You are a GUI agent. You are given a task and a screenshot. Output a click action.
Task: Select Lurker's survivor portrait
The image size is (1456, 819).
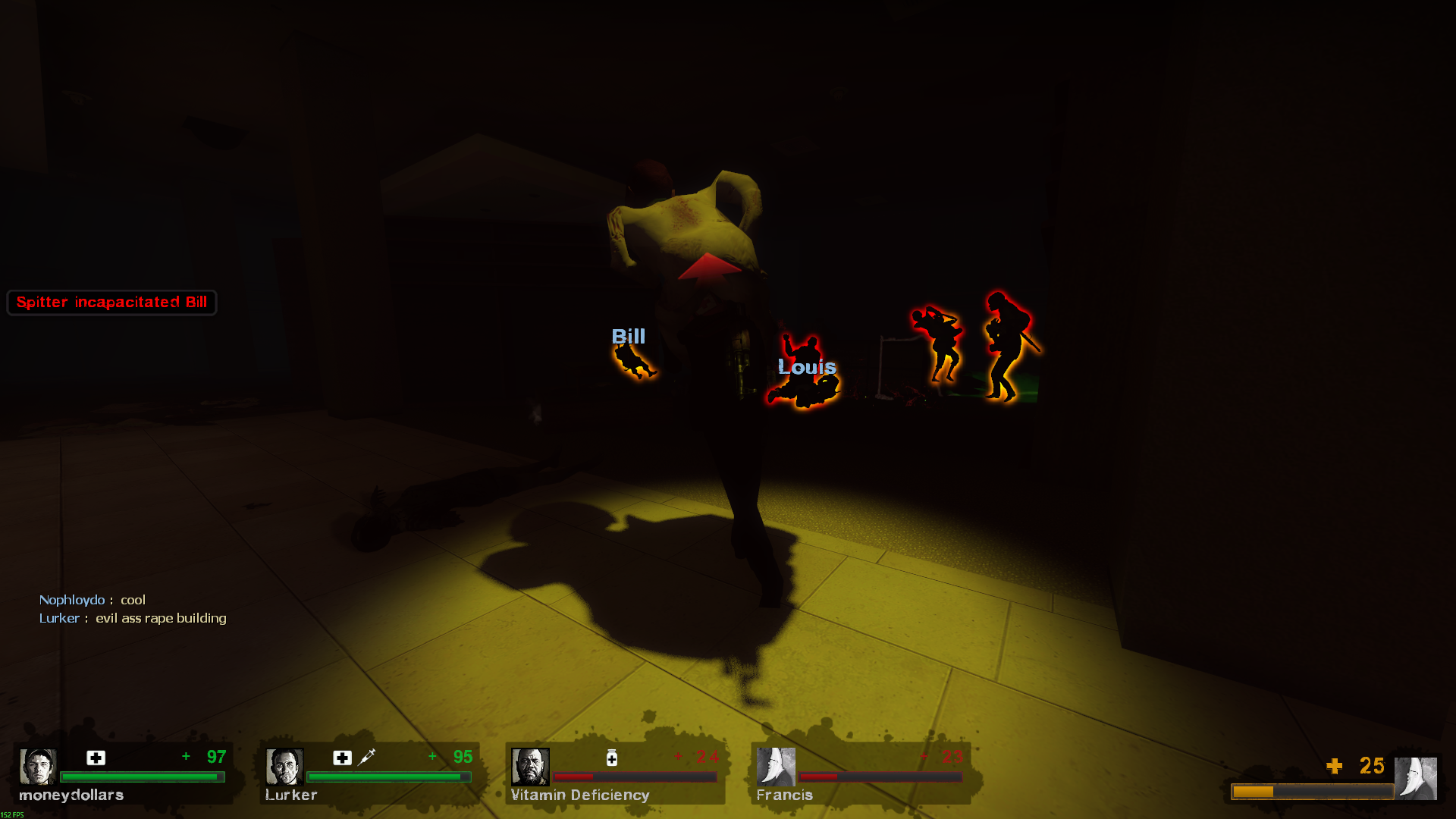(284, 767)
